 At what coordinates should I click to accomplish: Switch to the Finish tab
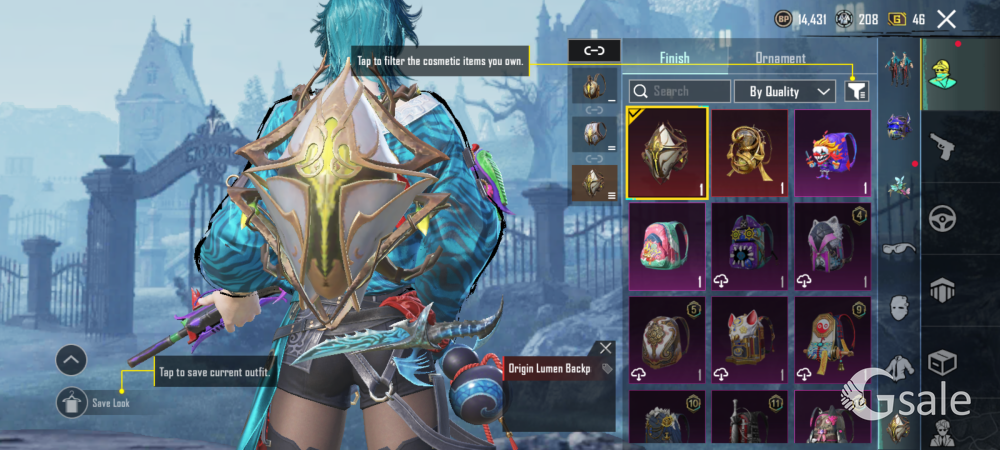coord(674,58)
